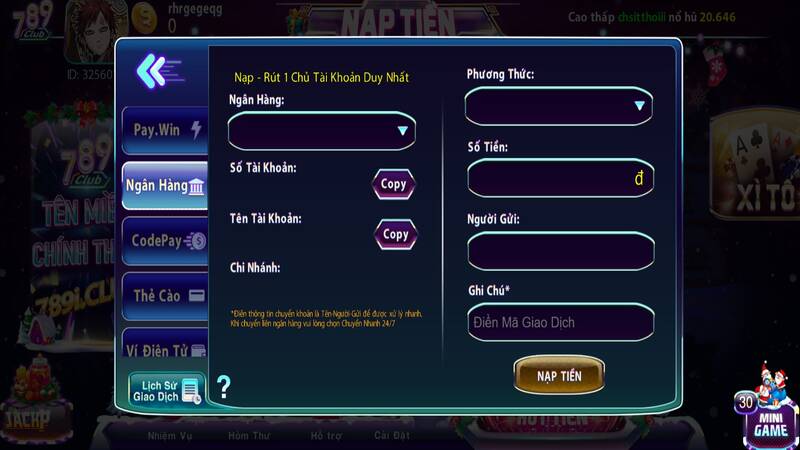
Task: Choose the Thẻ Cào tab
Action: pos(165,295)
